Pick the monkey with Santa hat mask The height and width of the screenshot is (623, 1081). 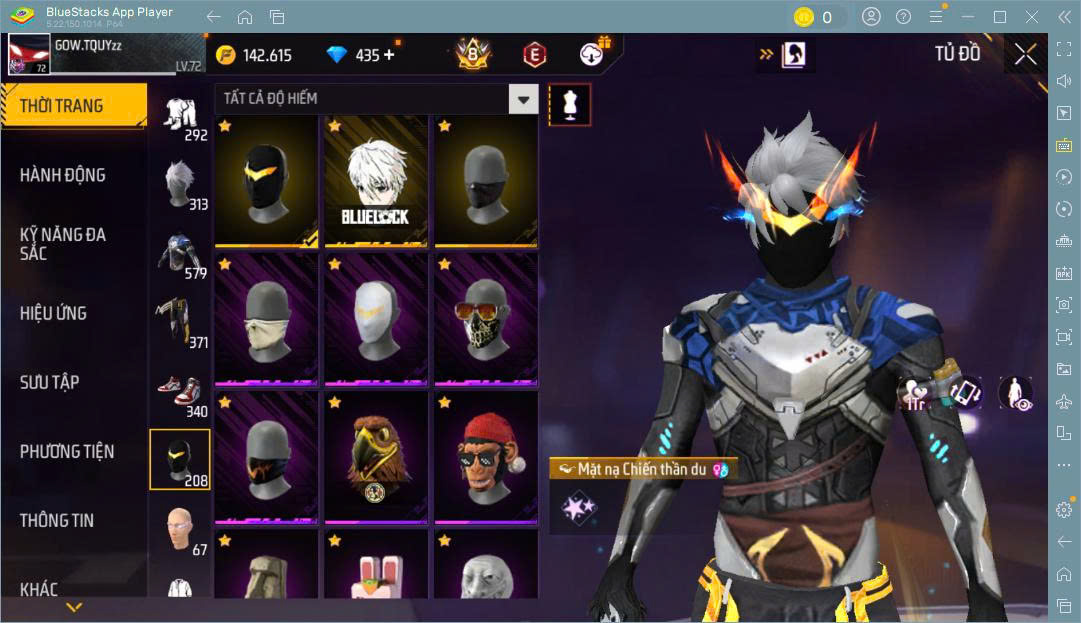pyautogui.click(x=484, y=458)
